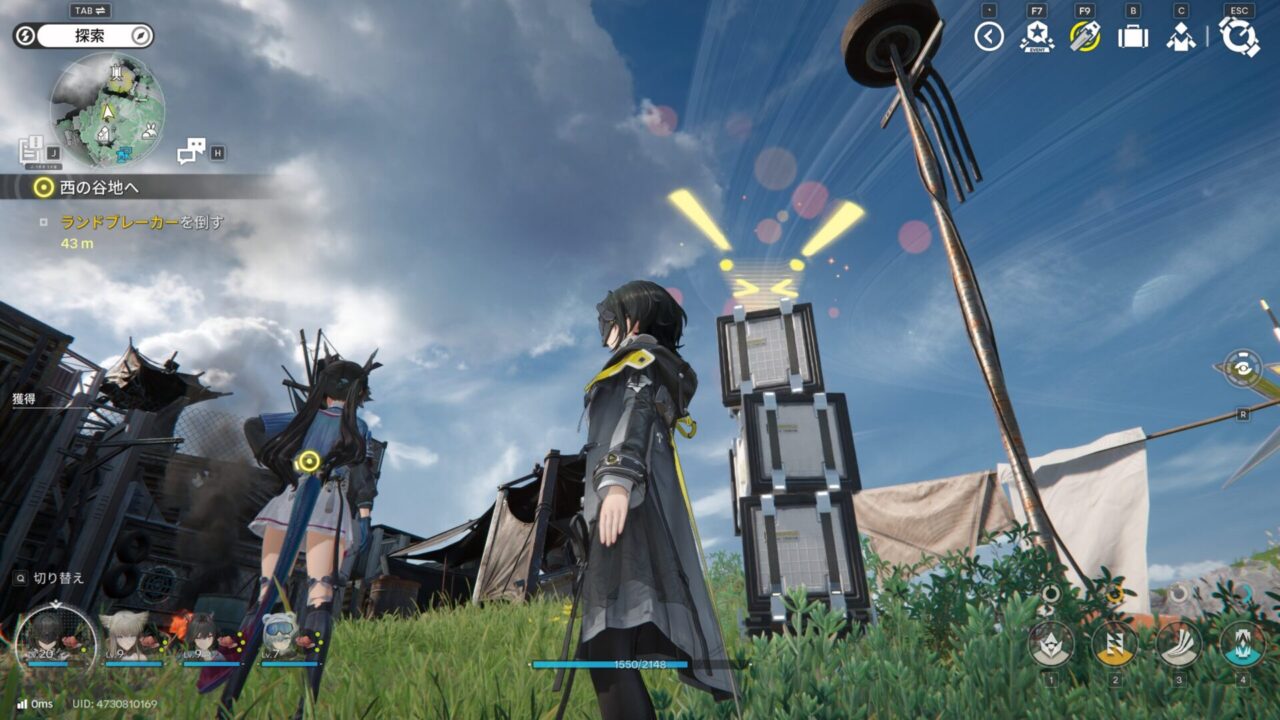
Task: Open the yellow-ringed ticket icon
Action: 1084,37
